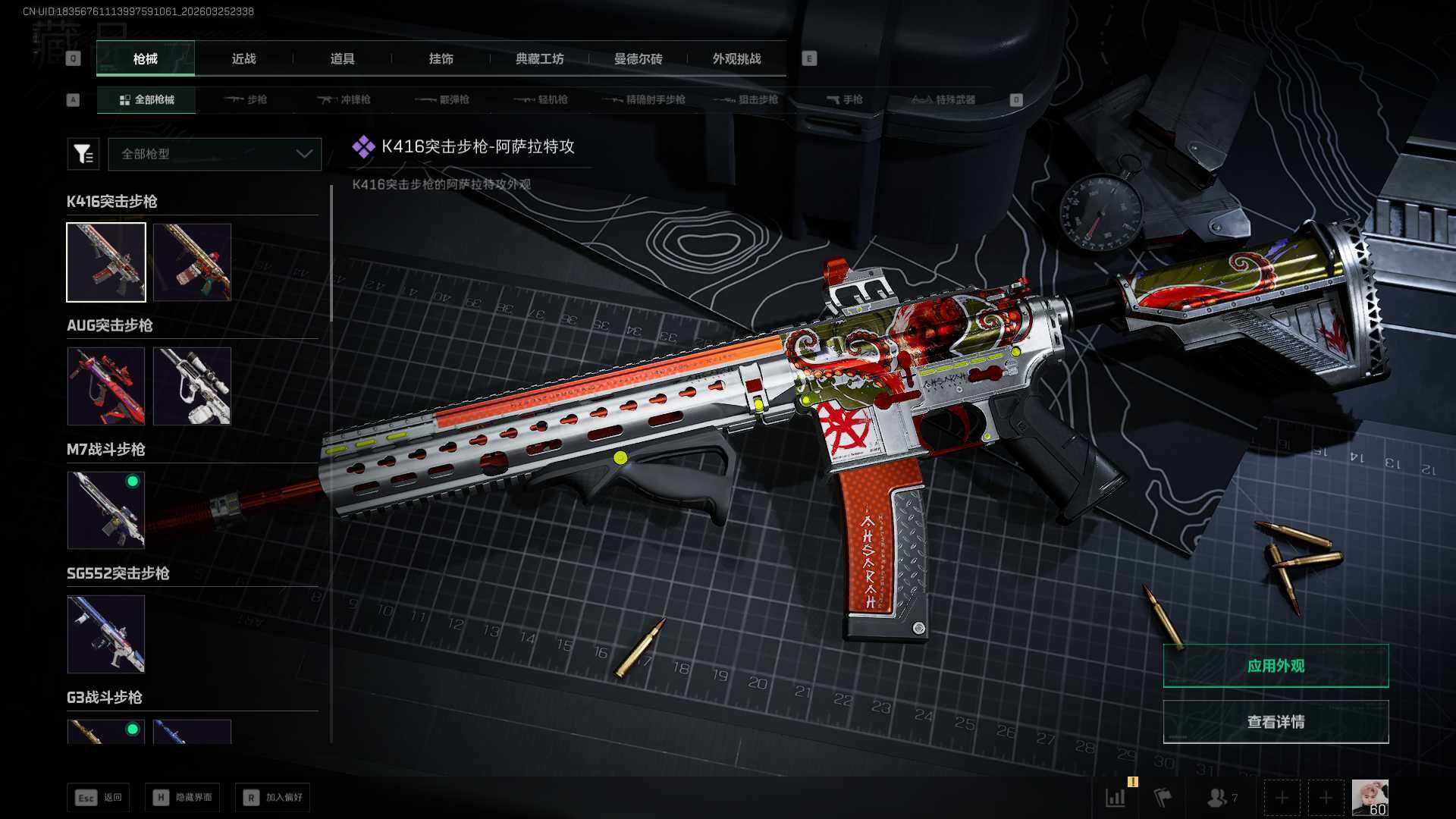Open the 全部枪型 dropdown
The height and width of the screenshot is (819, 1456).
click(x=215, y=154)
